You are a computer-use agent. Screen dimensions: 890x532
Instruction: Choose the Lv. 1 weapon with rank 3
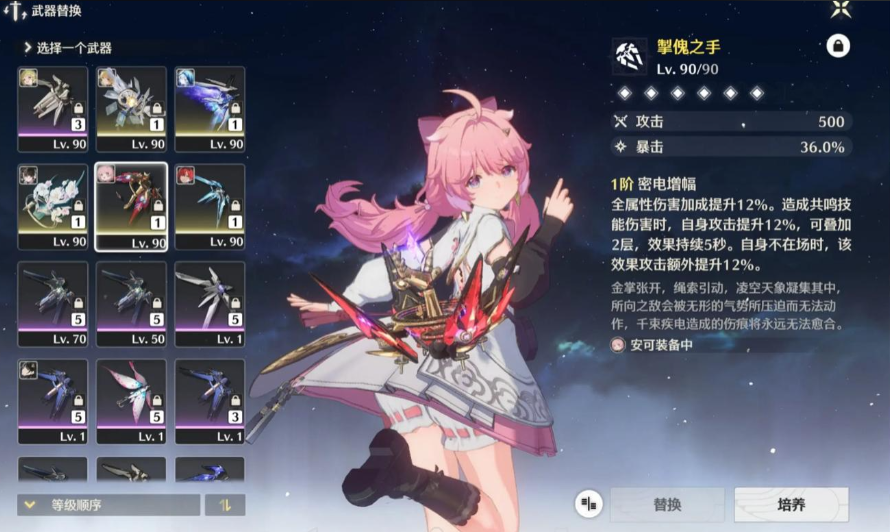click(x=209, y=402)
